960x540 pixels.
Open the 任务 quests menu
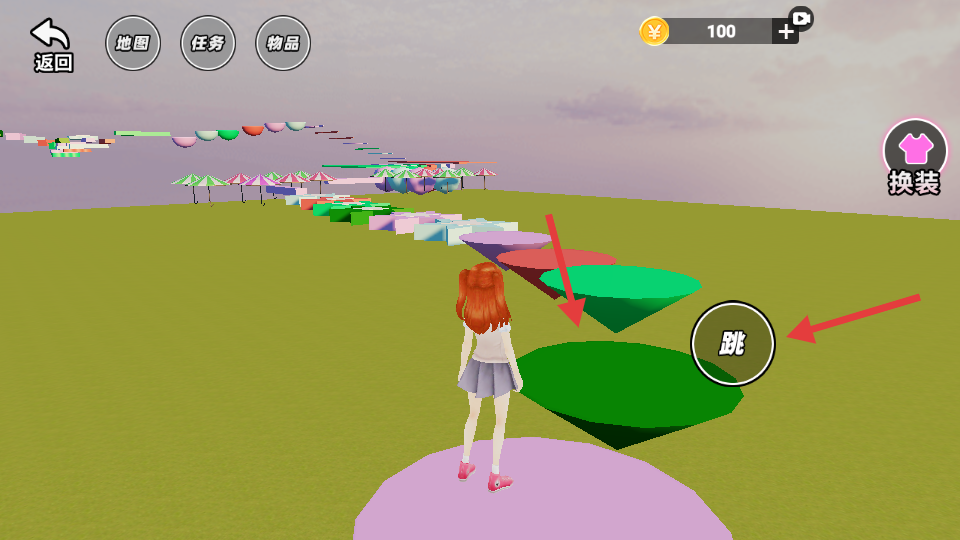[x=208, y=43]
